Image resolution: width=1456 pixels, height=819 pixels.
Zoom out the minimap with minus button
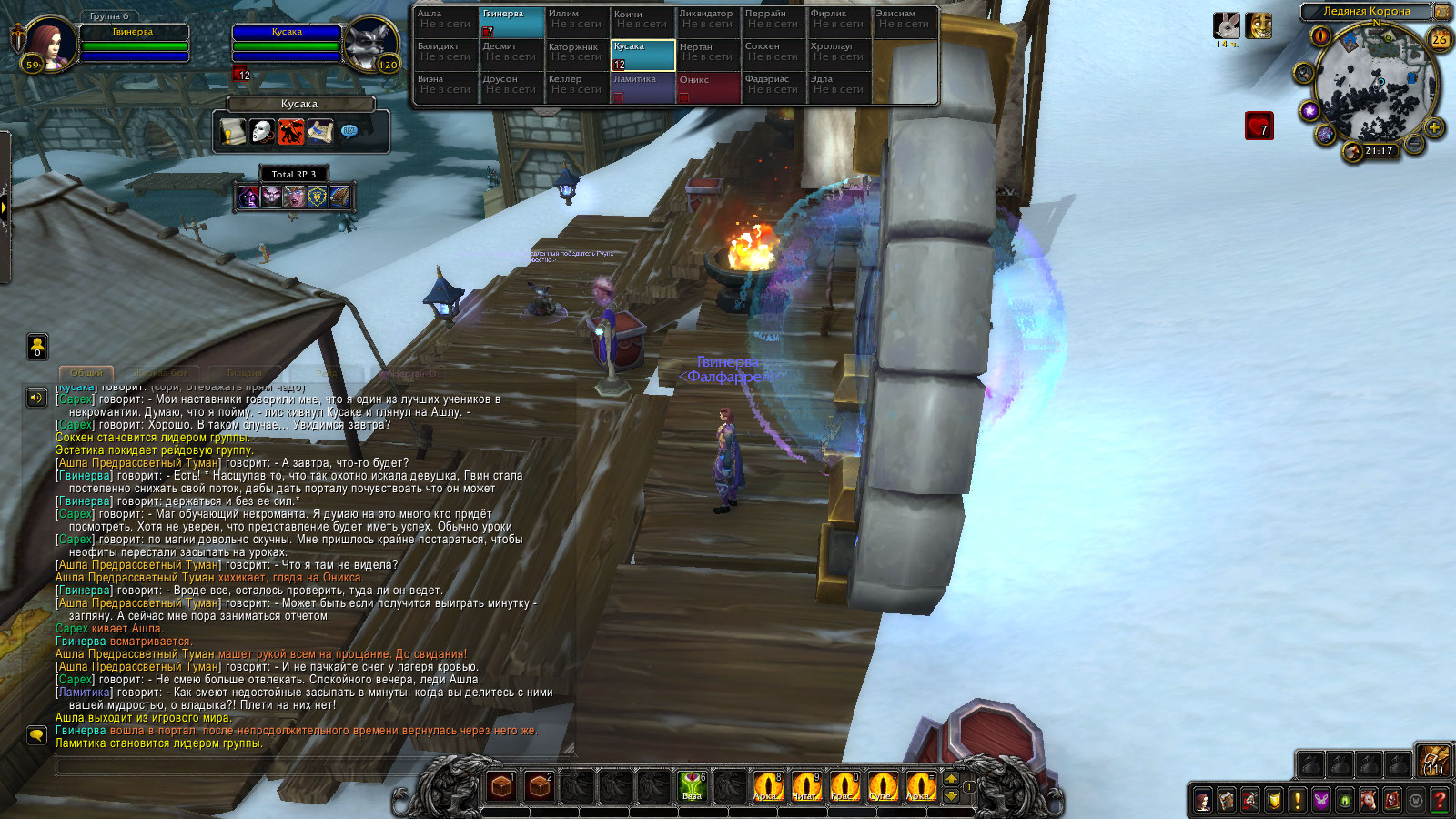(1414, 144)
